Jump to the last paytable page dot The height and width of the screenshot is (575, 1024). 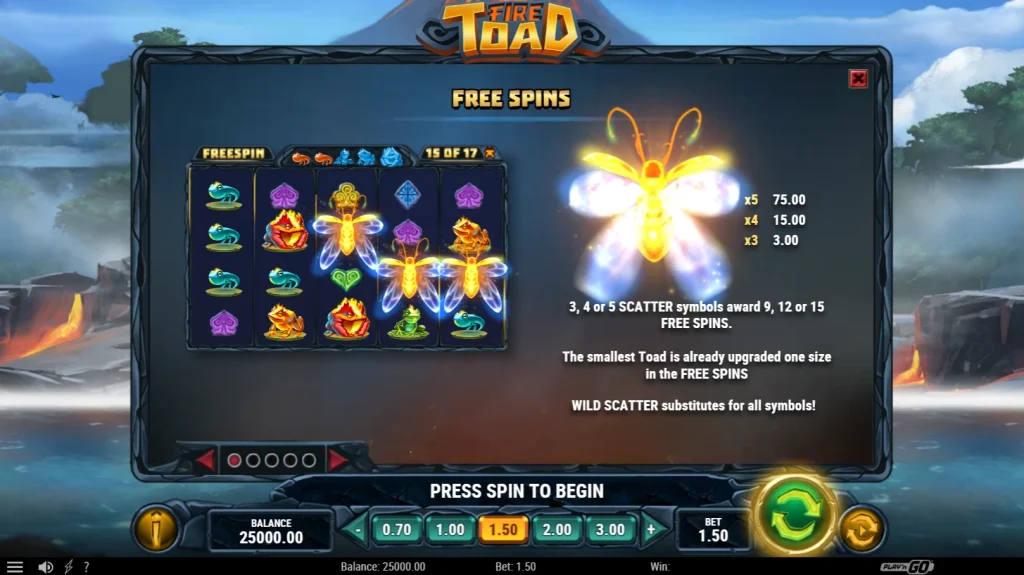[x=310, y=461]
